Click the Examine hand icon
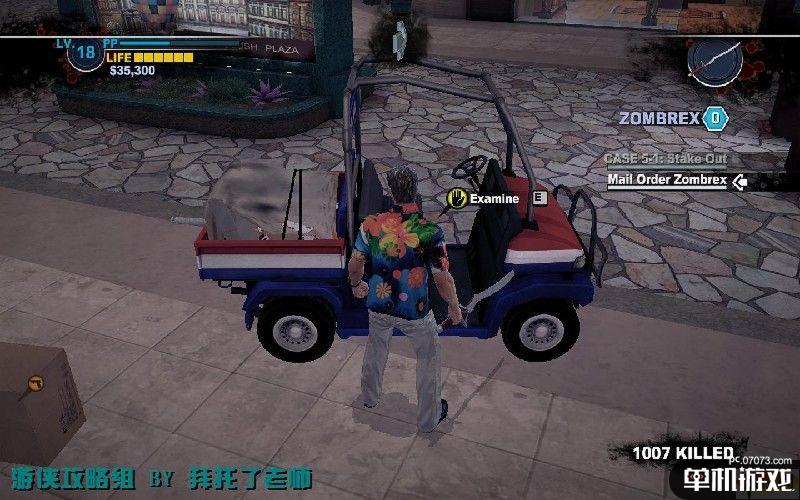Viewport: 800px width, 500px height. (x=456, y=197)
